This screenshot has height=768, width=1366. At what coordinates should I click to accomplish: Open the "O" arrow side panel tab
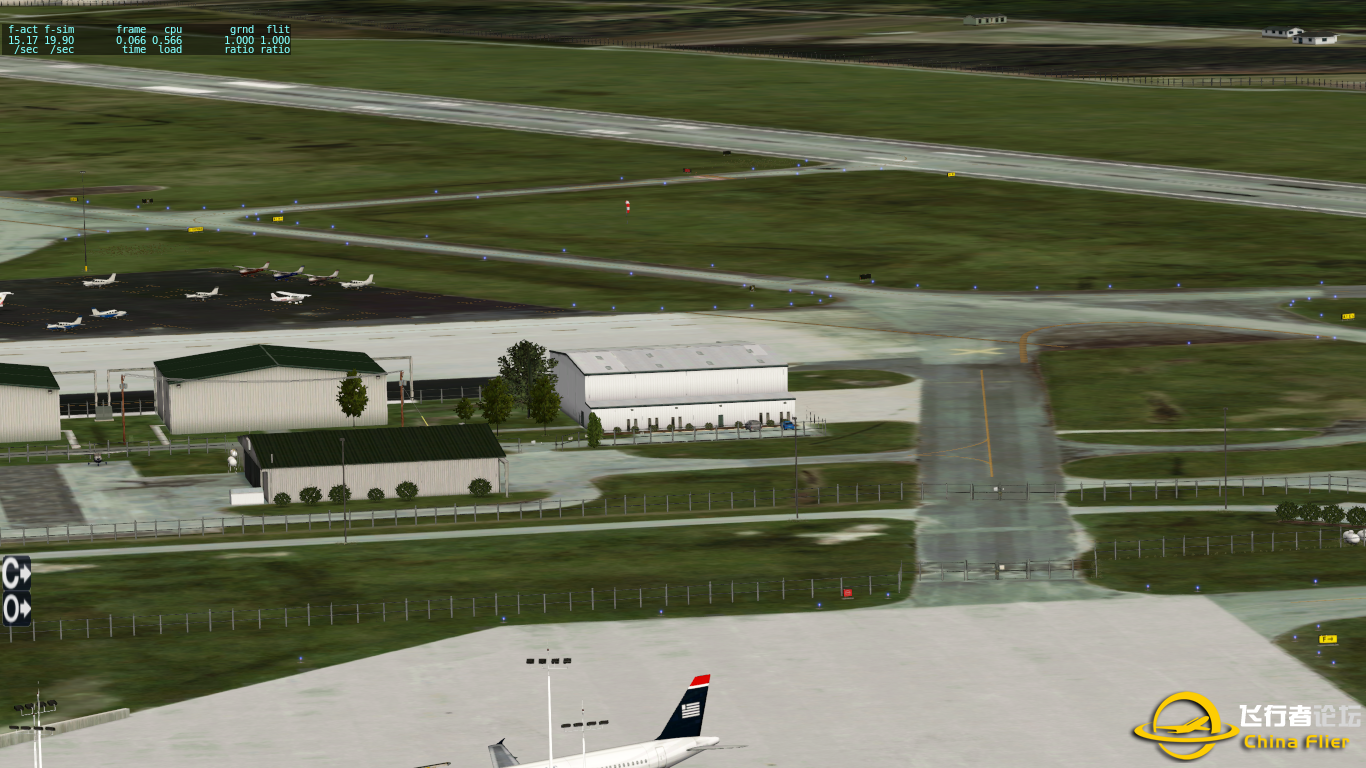pos(16,608)
